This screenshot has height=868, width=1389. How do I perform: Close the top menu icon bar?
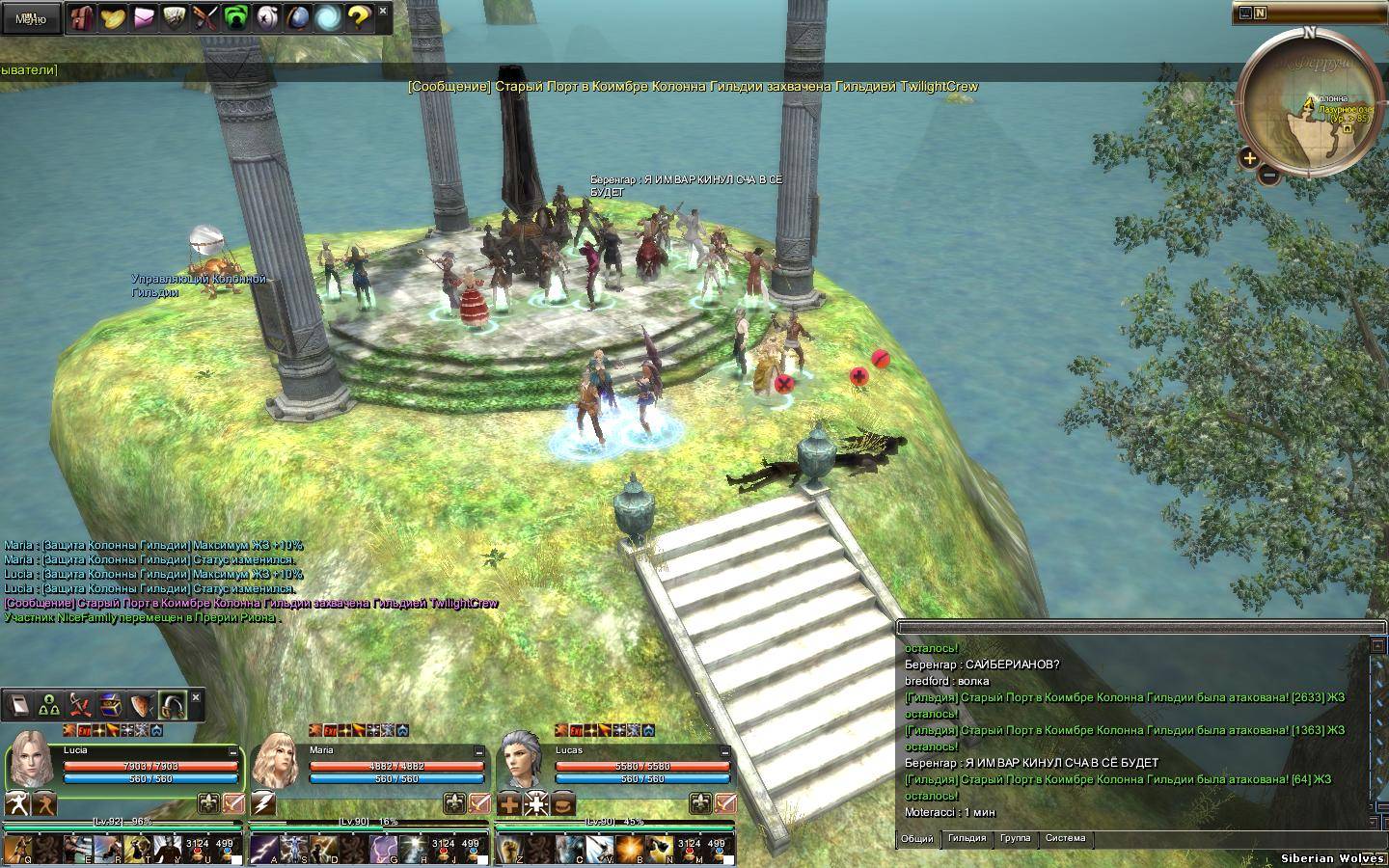coord(383,11)
